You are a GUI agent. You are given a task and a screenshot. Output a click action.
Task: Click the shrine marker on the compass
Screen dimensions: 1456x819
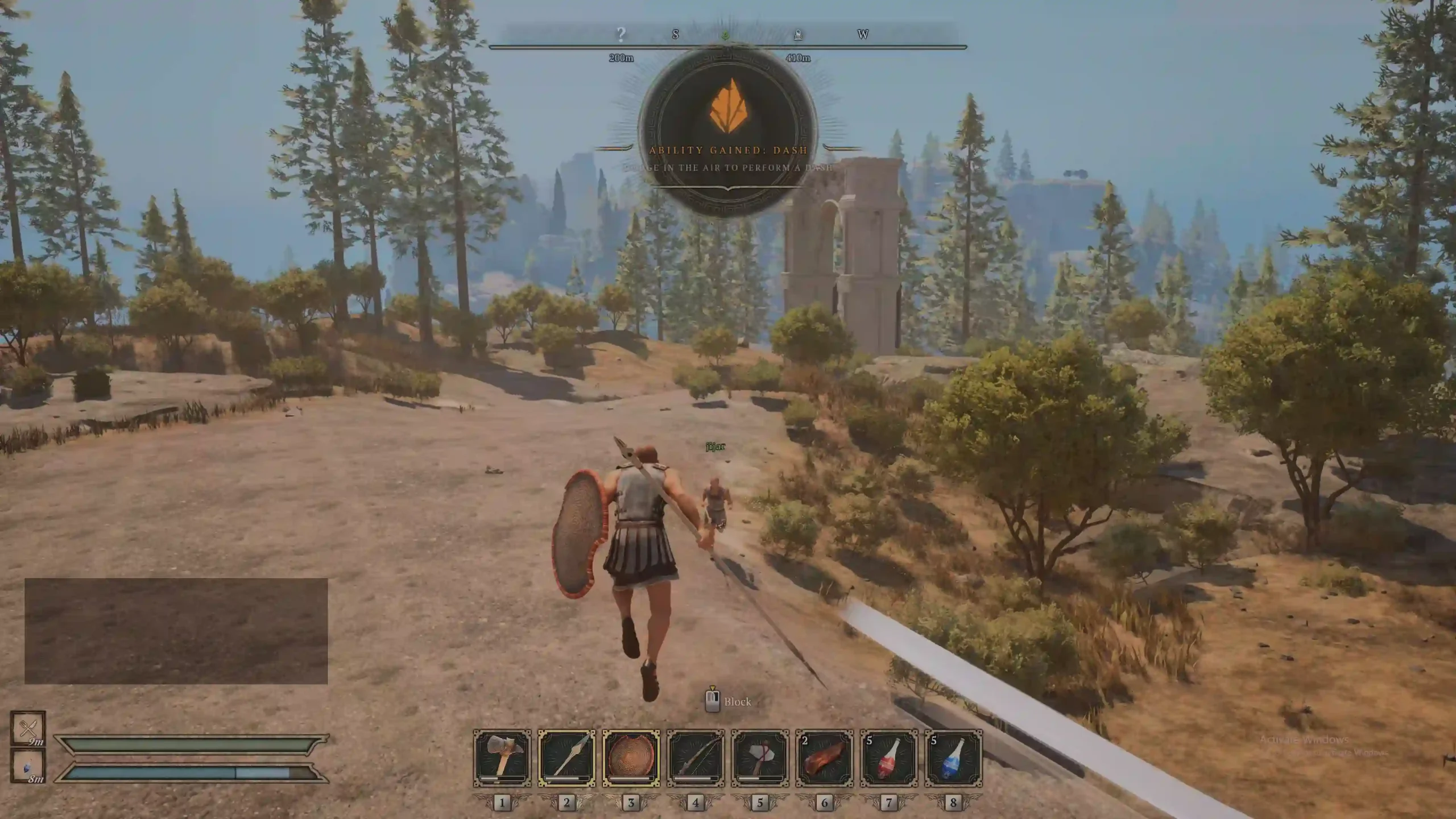(798, 35)
